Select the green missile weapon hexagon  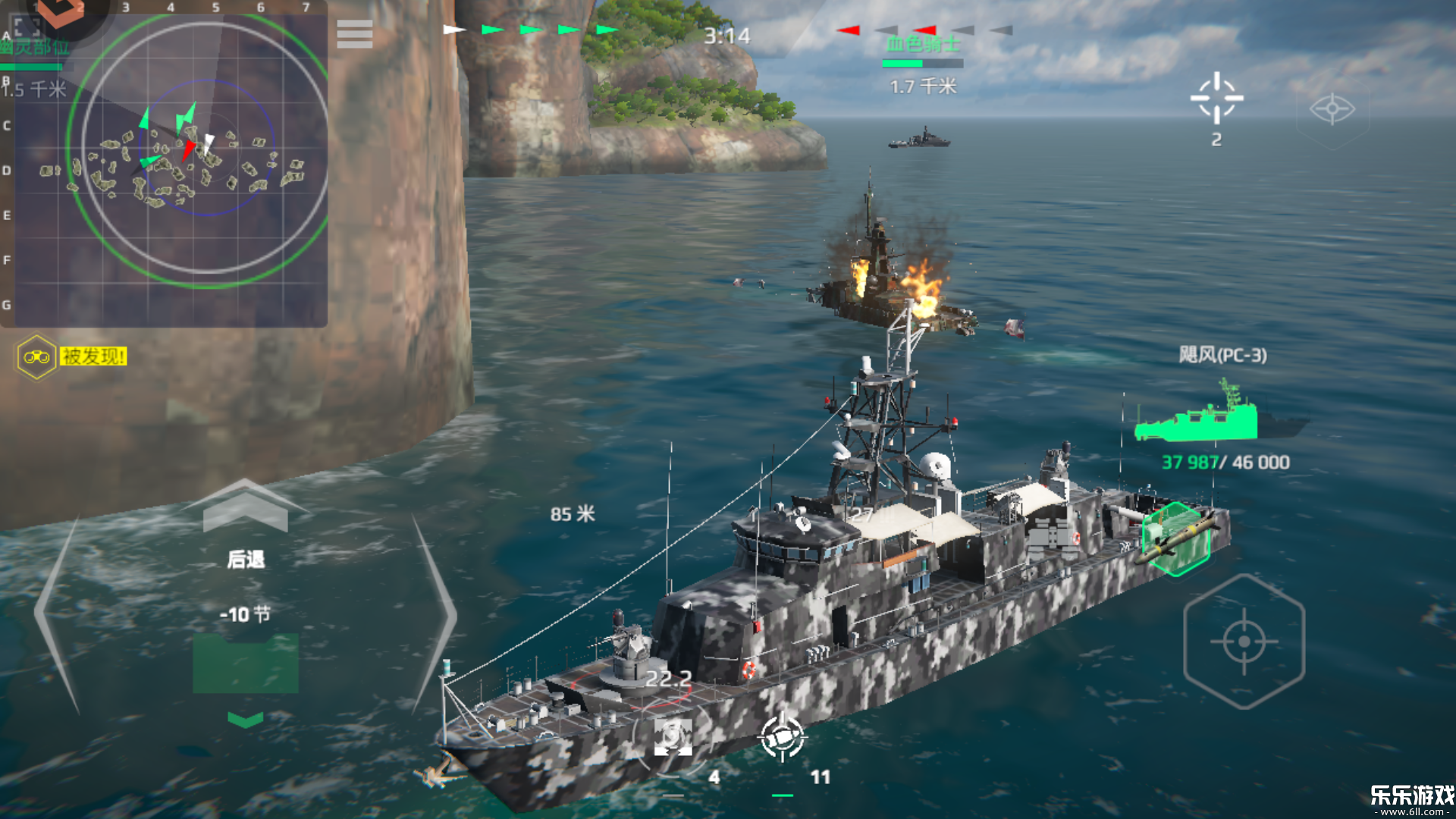[1176, 538]
